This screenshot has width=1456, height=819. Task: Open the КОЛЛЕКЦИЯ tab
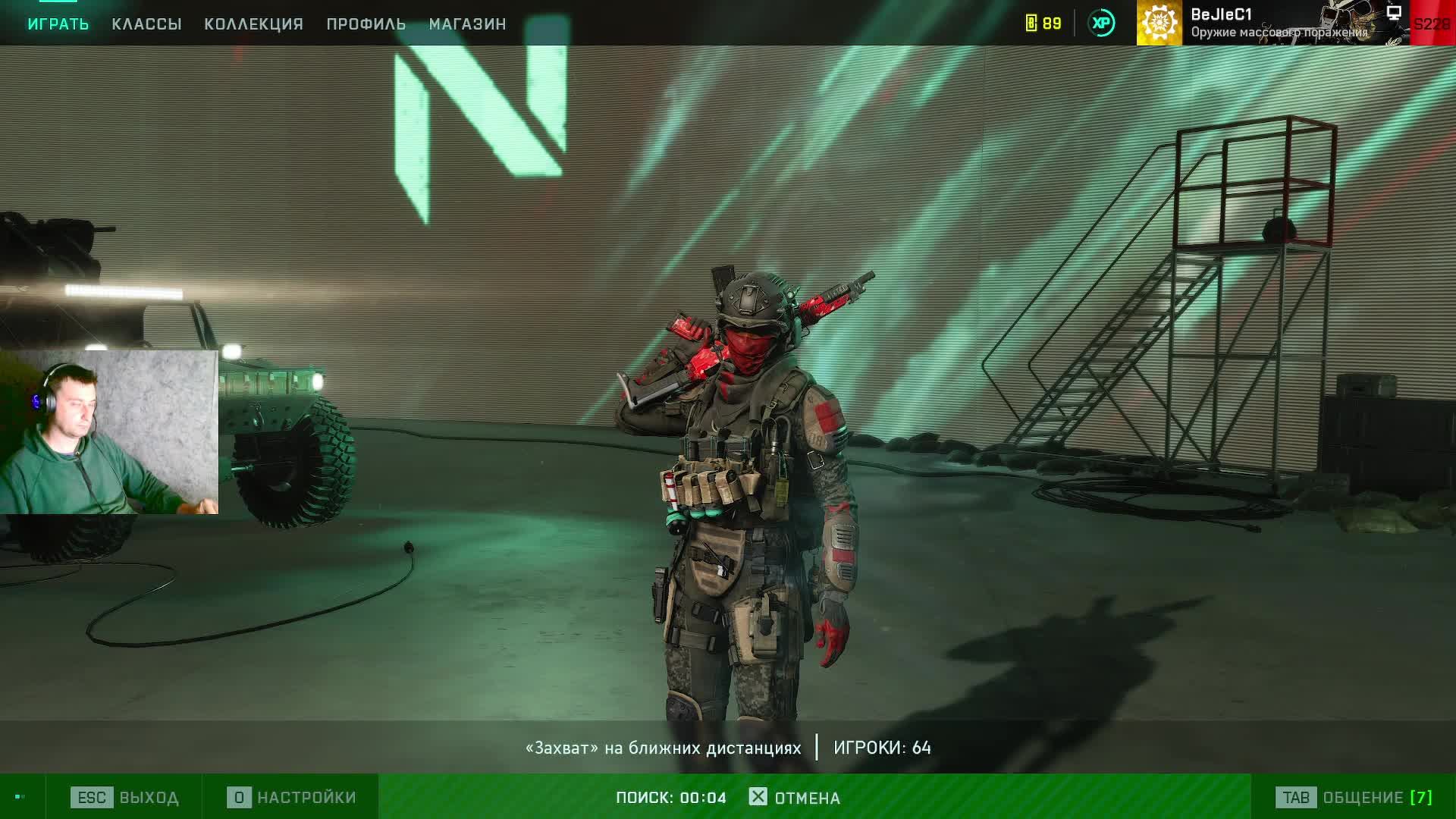click(x=253, y=24)
